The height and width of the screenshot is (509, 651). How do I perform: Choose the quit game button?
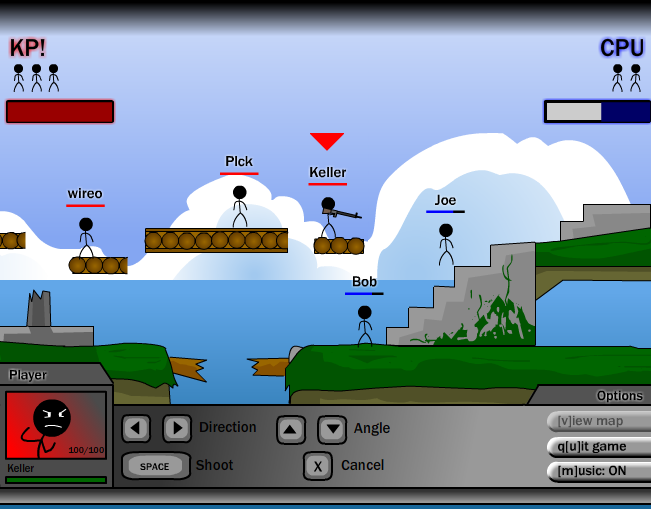click(x=598, y=447)
